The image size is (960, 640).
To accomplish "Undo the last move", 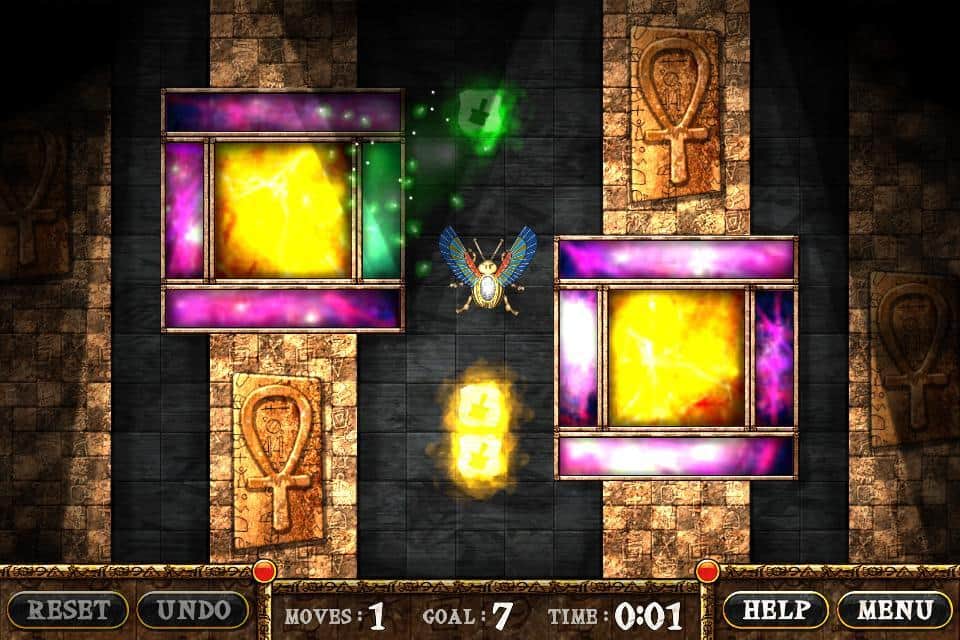I will 193,609.
